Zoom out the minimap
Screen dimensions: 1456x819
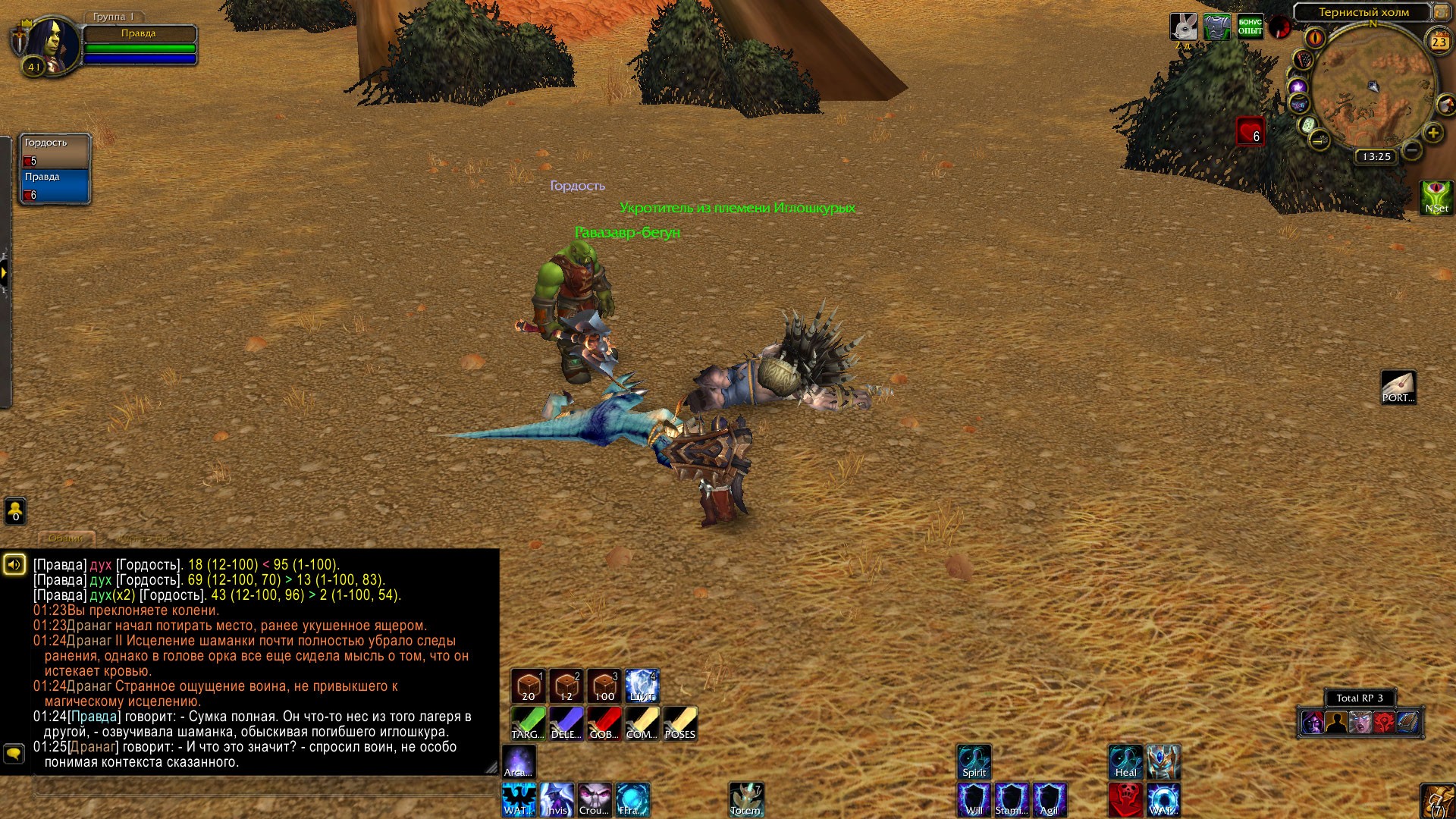pyautogui.click(x=1412, y=150)
